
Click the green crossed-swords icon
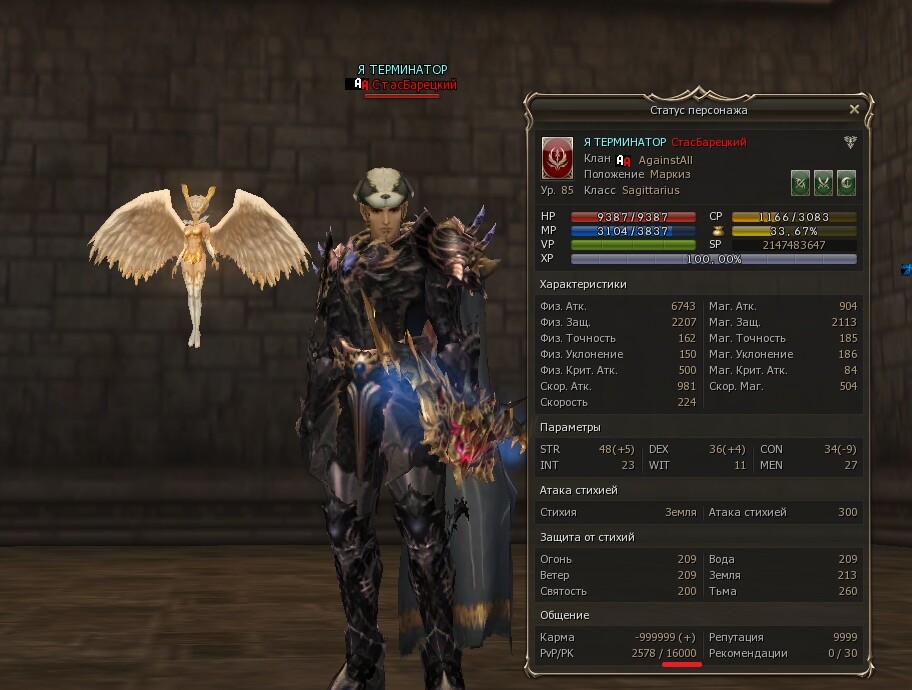(823, 183)
